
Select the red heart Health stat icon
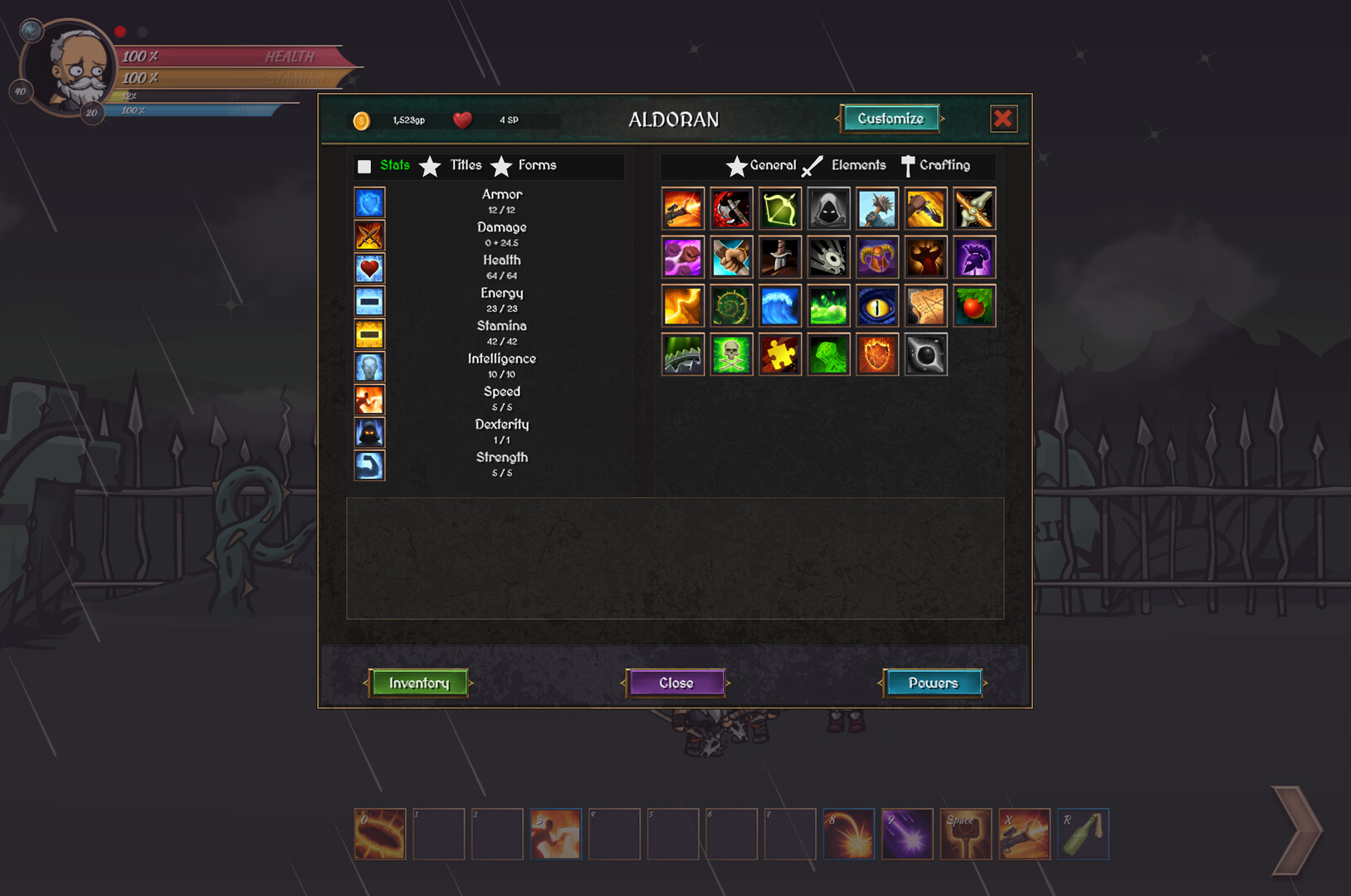pos(369,268)
